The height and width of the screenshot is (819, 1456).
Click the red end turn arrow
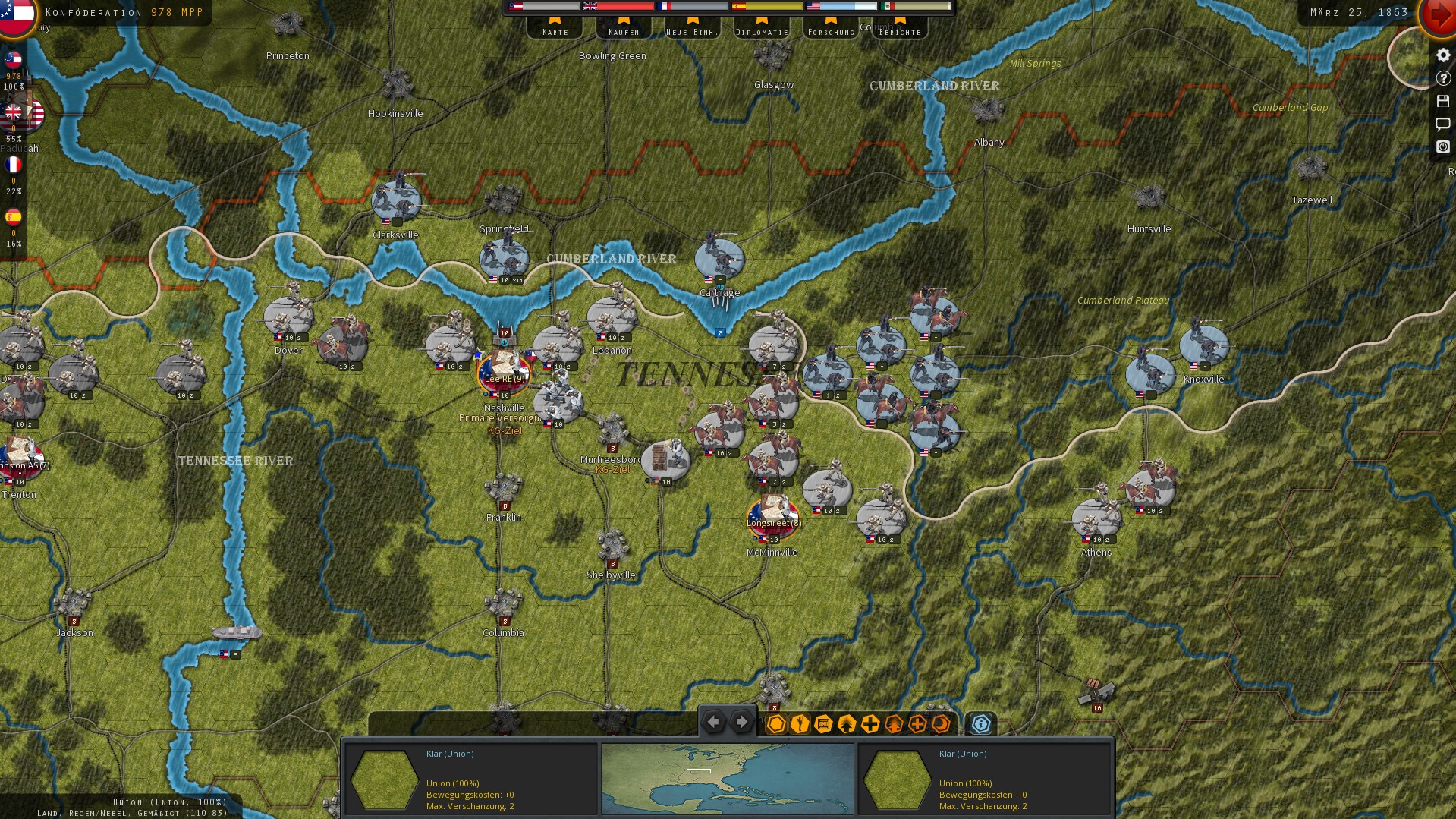1441,15
